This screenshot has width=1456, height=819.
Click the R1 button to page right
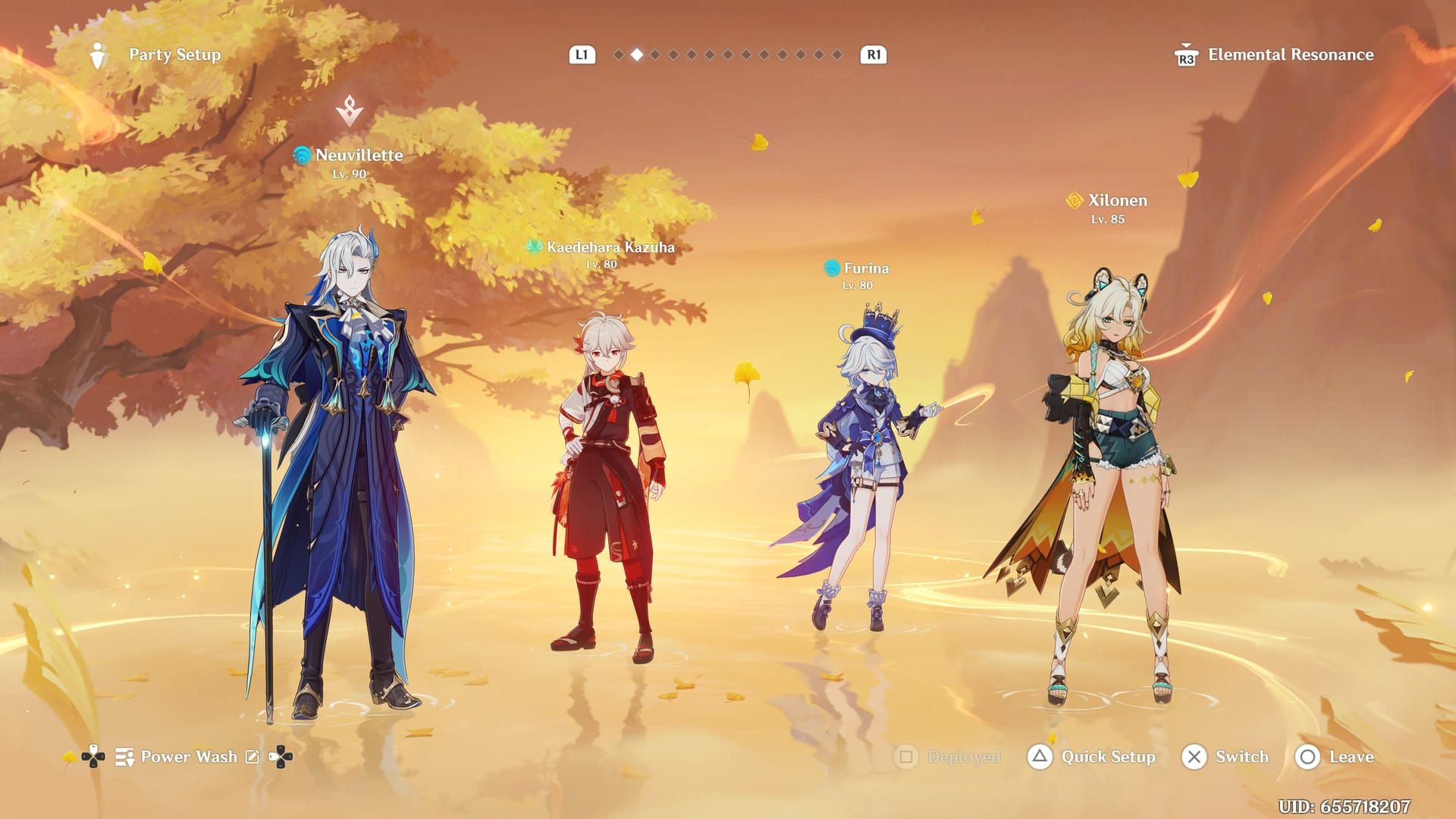[872, 55]
